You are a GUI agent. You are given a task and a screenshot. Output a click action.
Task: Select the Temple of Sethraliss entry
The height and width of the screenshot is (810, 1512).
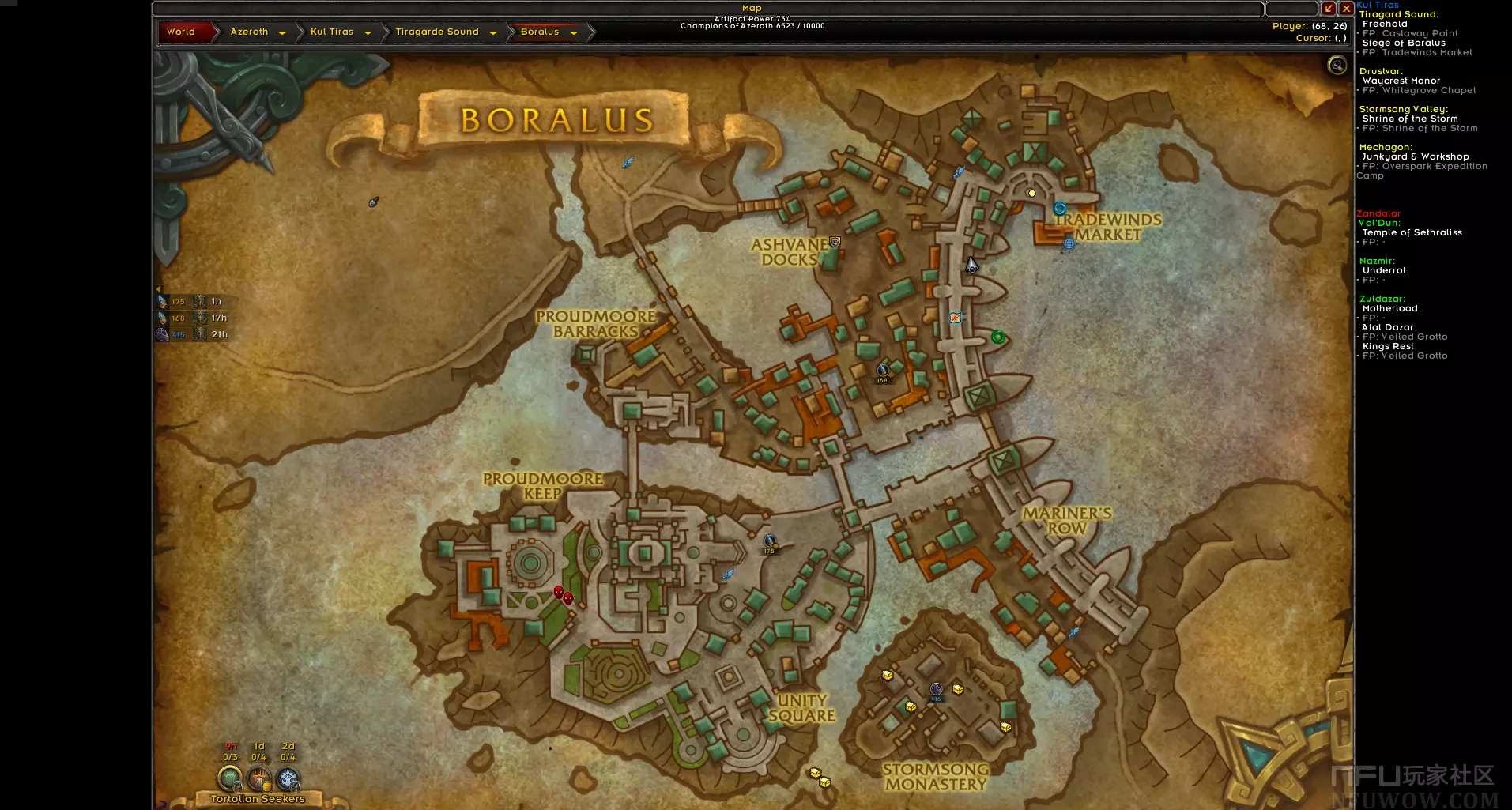(1412, 232)
